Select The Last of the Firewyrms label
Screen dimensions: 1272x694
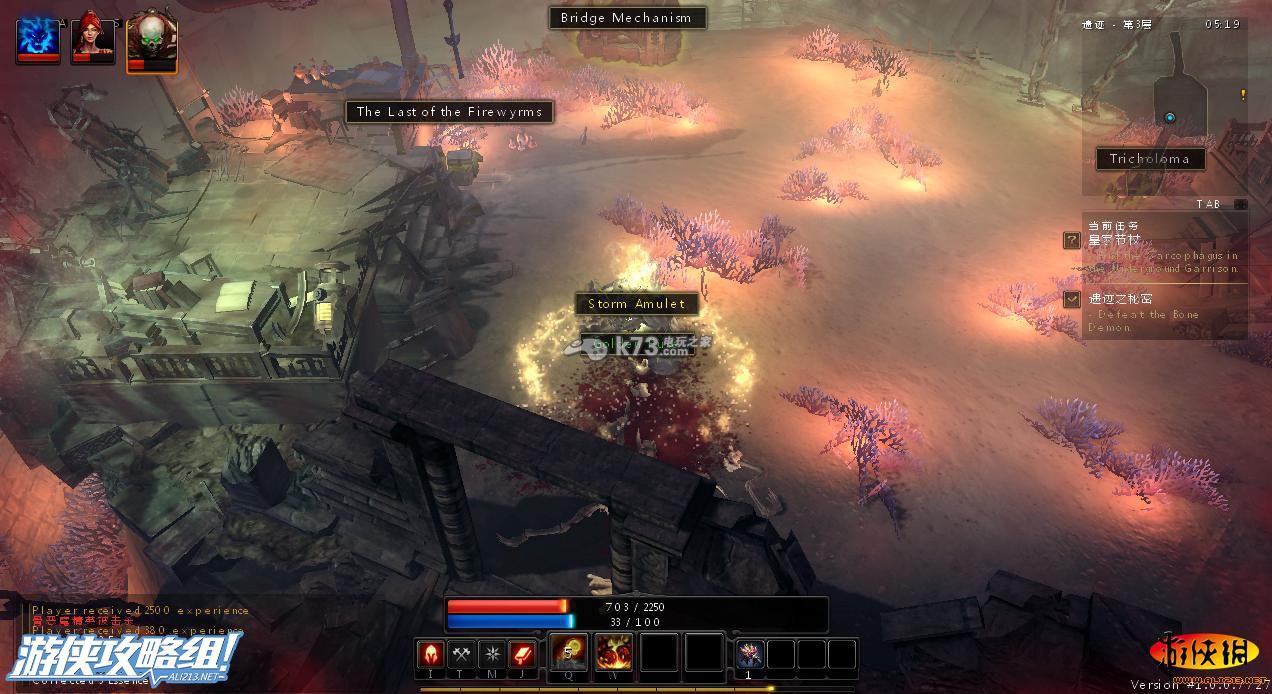click(x=450, y=112)
